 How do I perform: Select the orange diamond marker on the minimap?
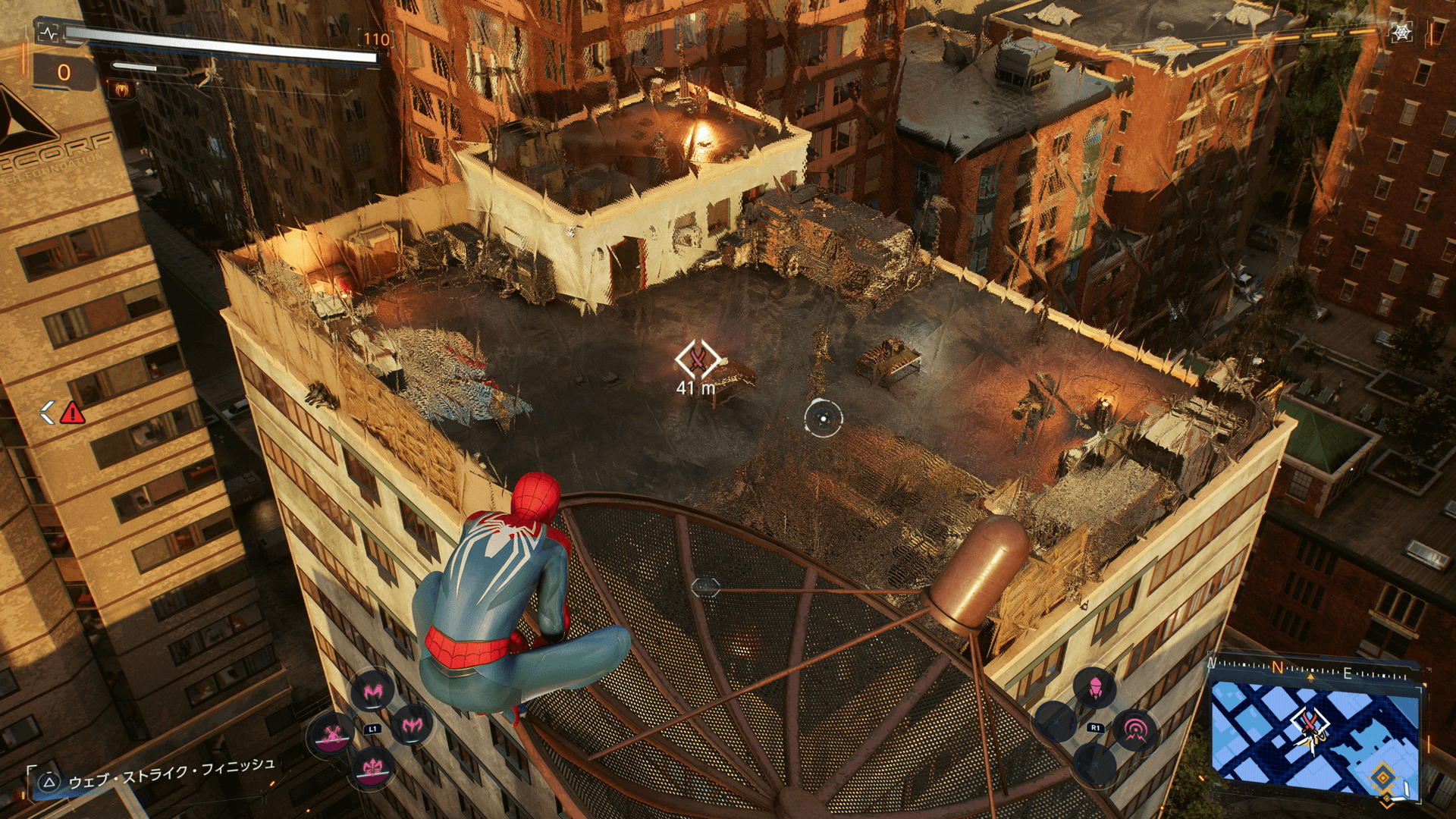click(1382, 777)
